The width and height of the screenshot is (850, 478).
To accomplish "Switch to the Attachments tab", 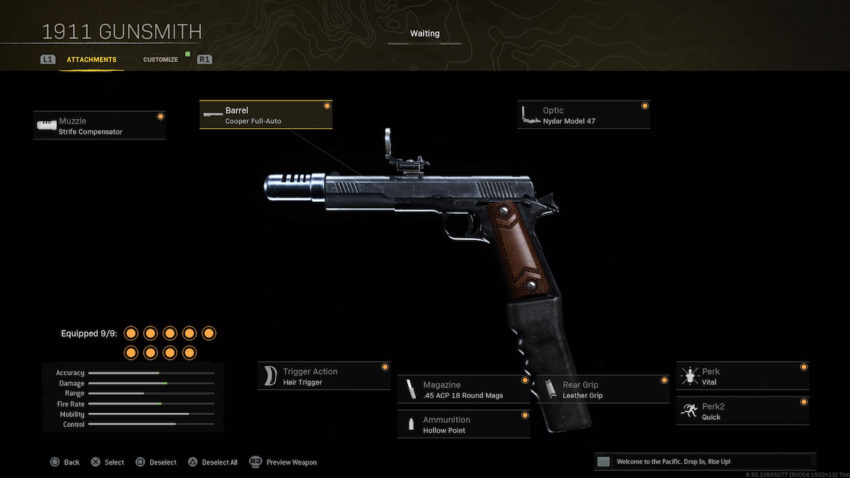I will point(91,60).
